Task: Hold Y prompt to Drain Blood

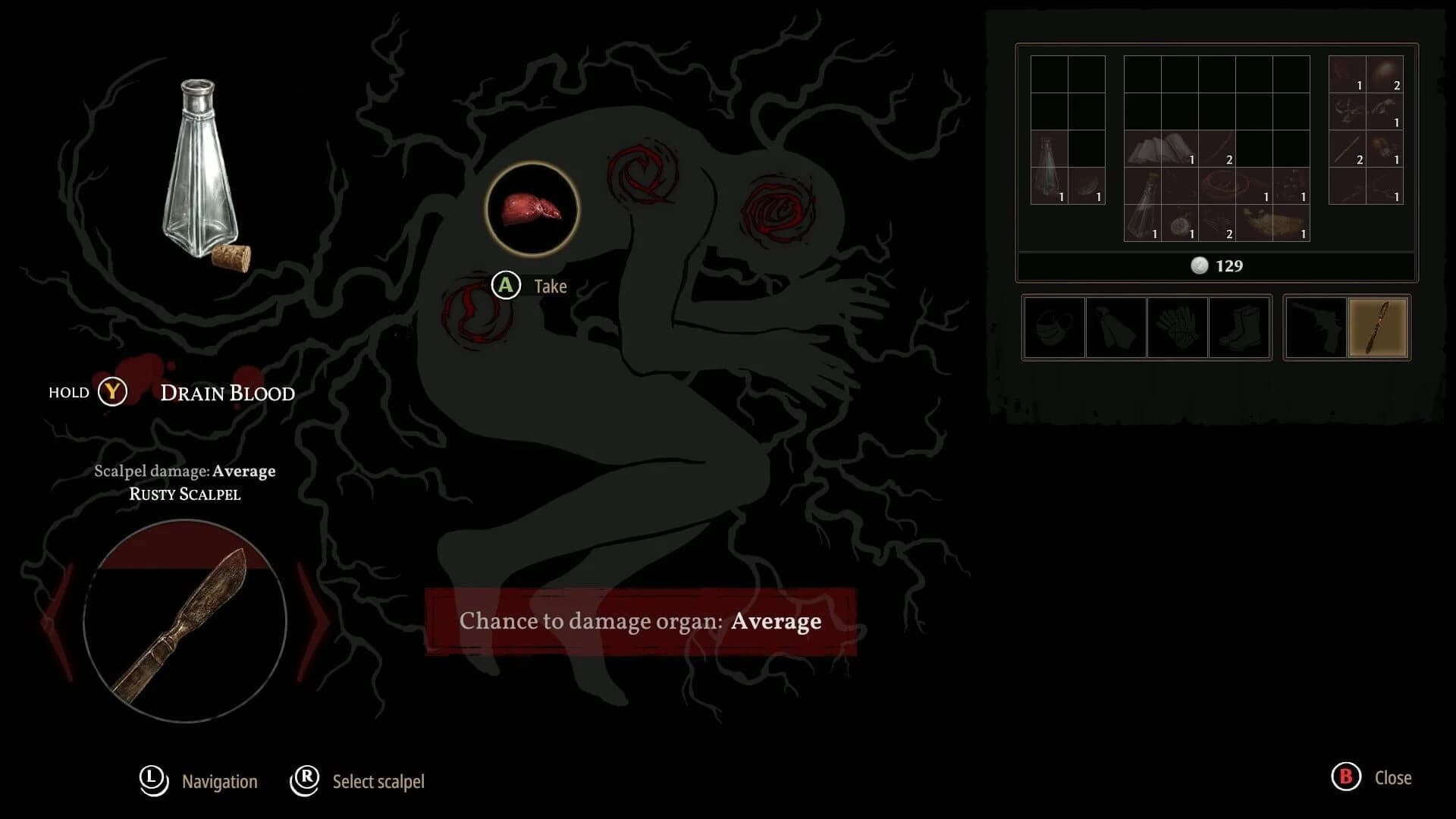Action: (x=112, y=392)
